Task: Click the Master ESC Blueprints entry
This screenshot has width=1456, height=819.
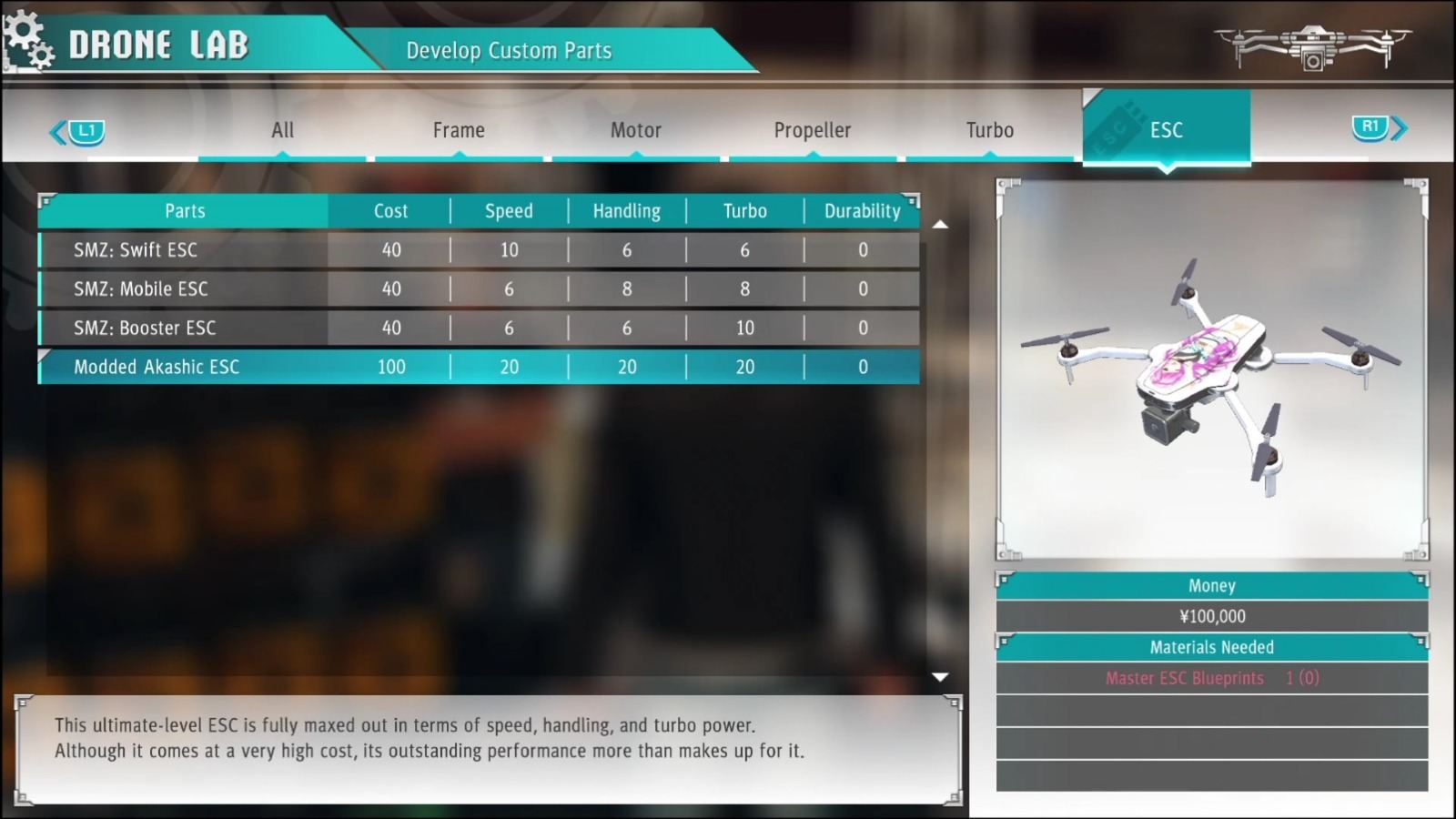Action: 1185,678
